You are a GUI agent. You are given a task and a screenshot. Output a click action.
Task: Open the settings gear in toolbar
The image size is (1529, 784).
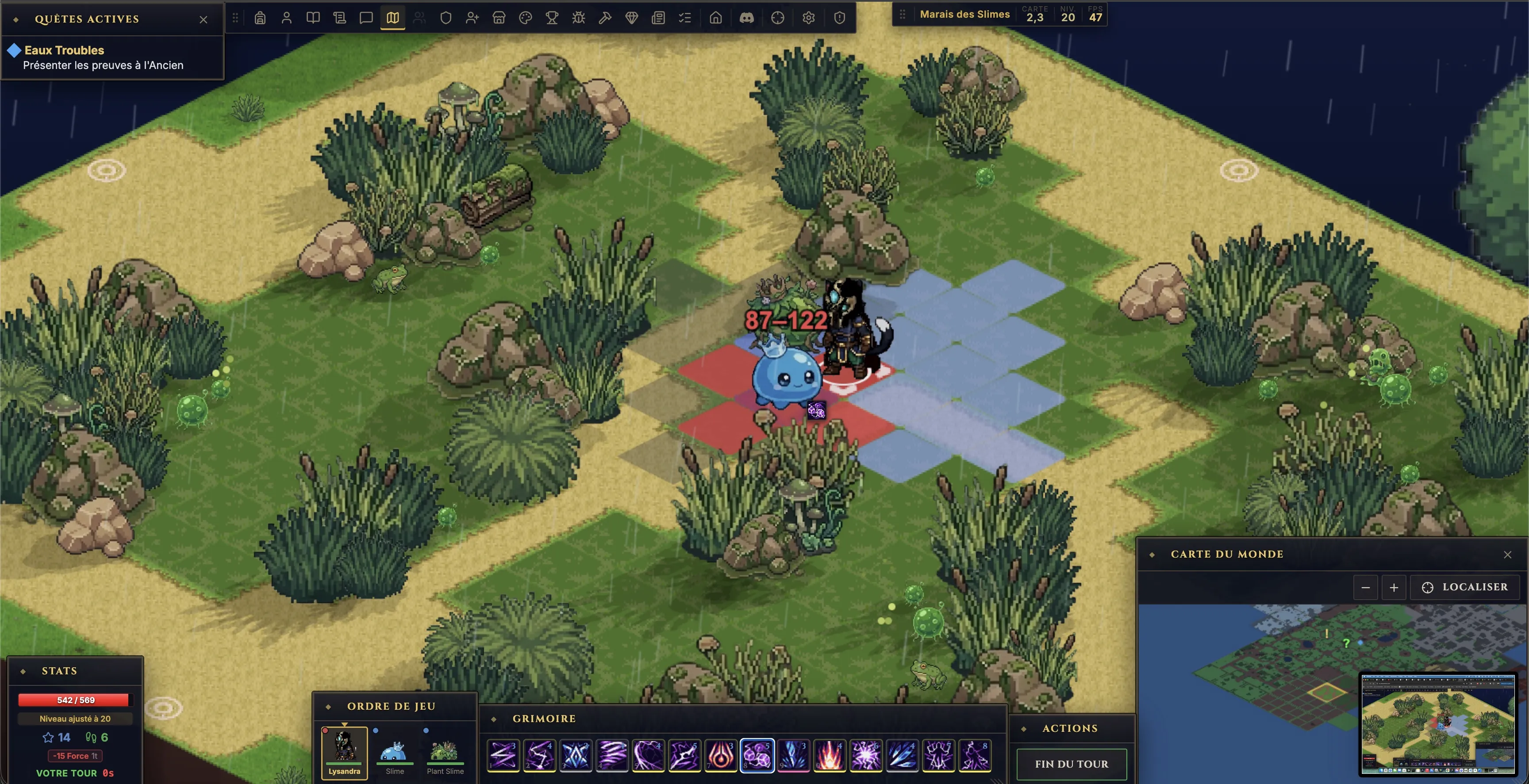tap(808, 18)
